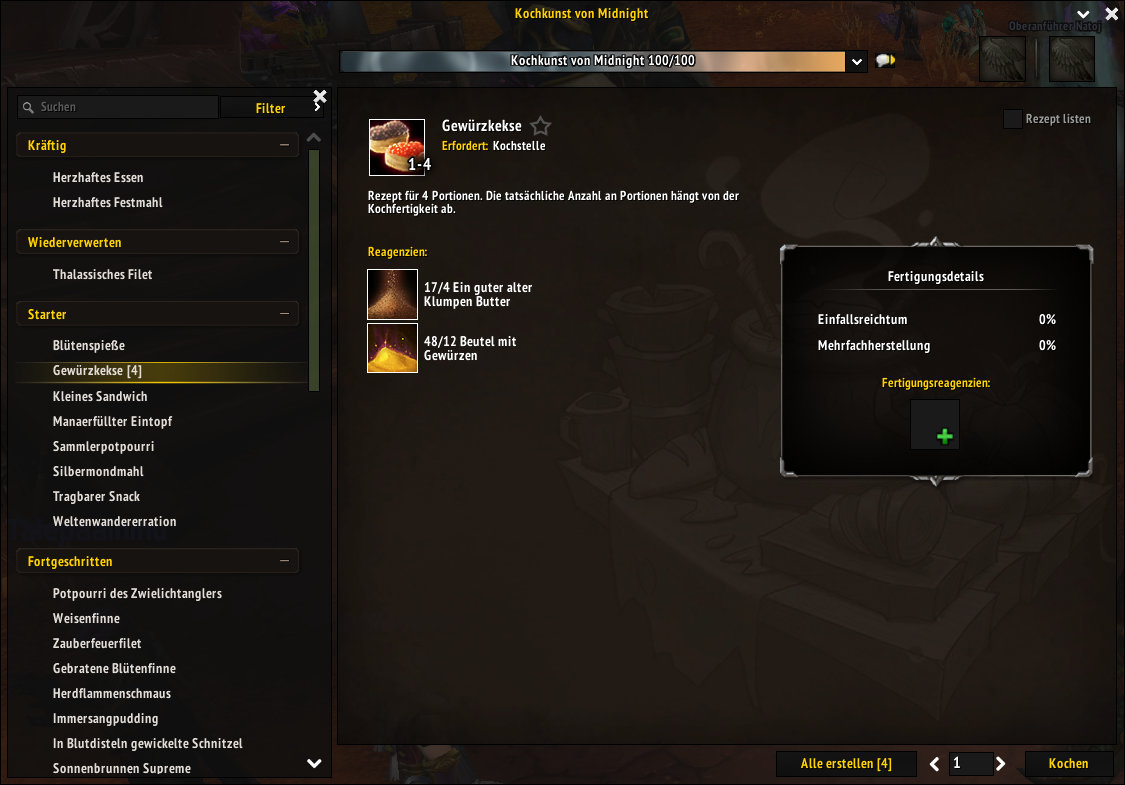Collapse the Fortgeschritten category

tap(284, 562)
